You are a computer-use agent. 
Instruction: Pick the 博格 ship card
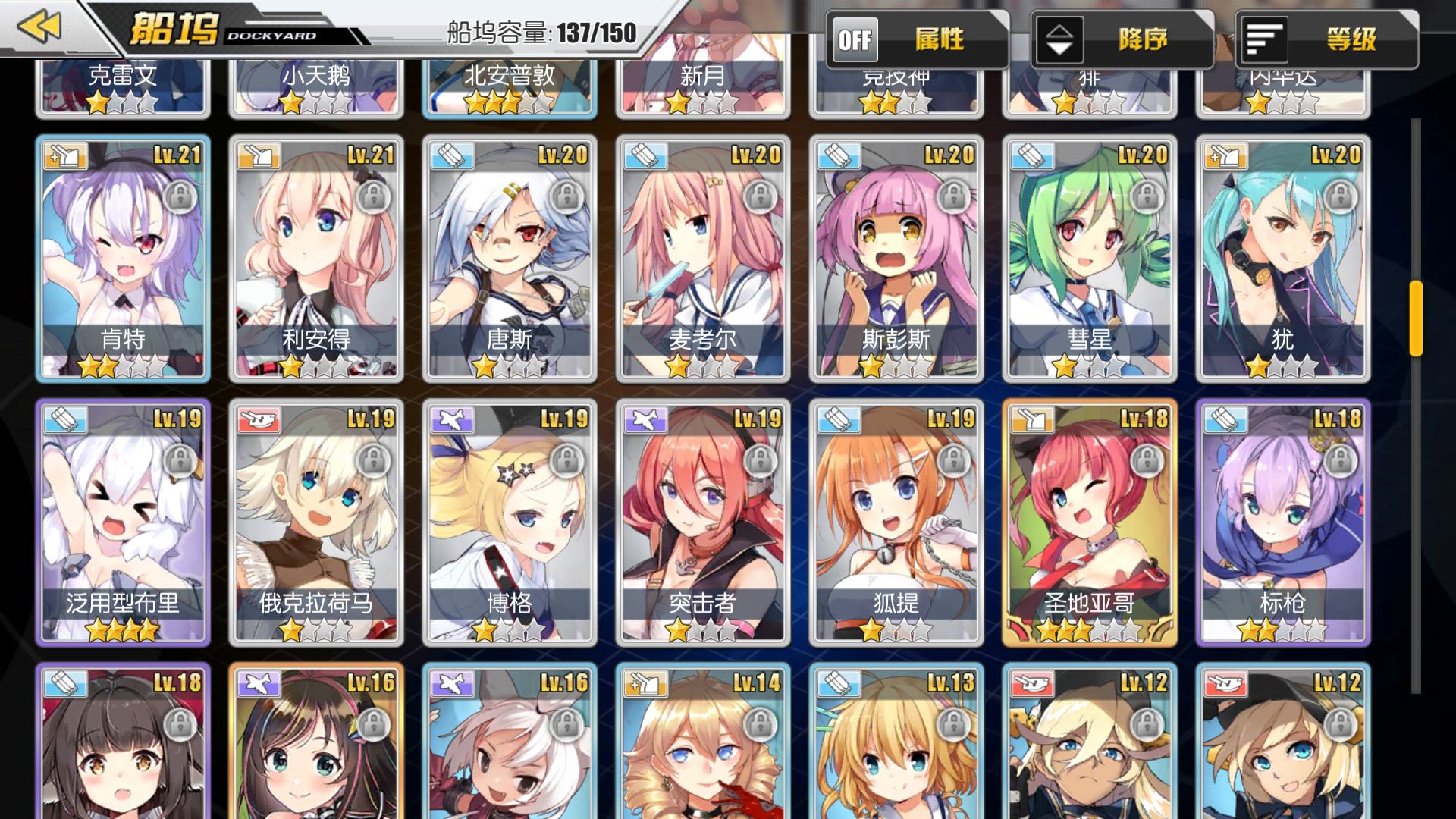click(510, 522)
